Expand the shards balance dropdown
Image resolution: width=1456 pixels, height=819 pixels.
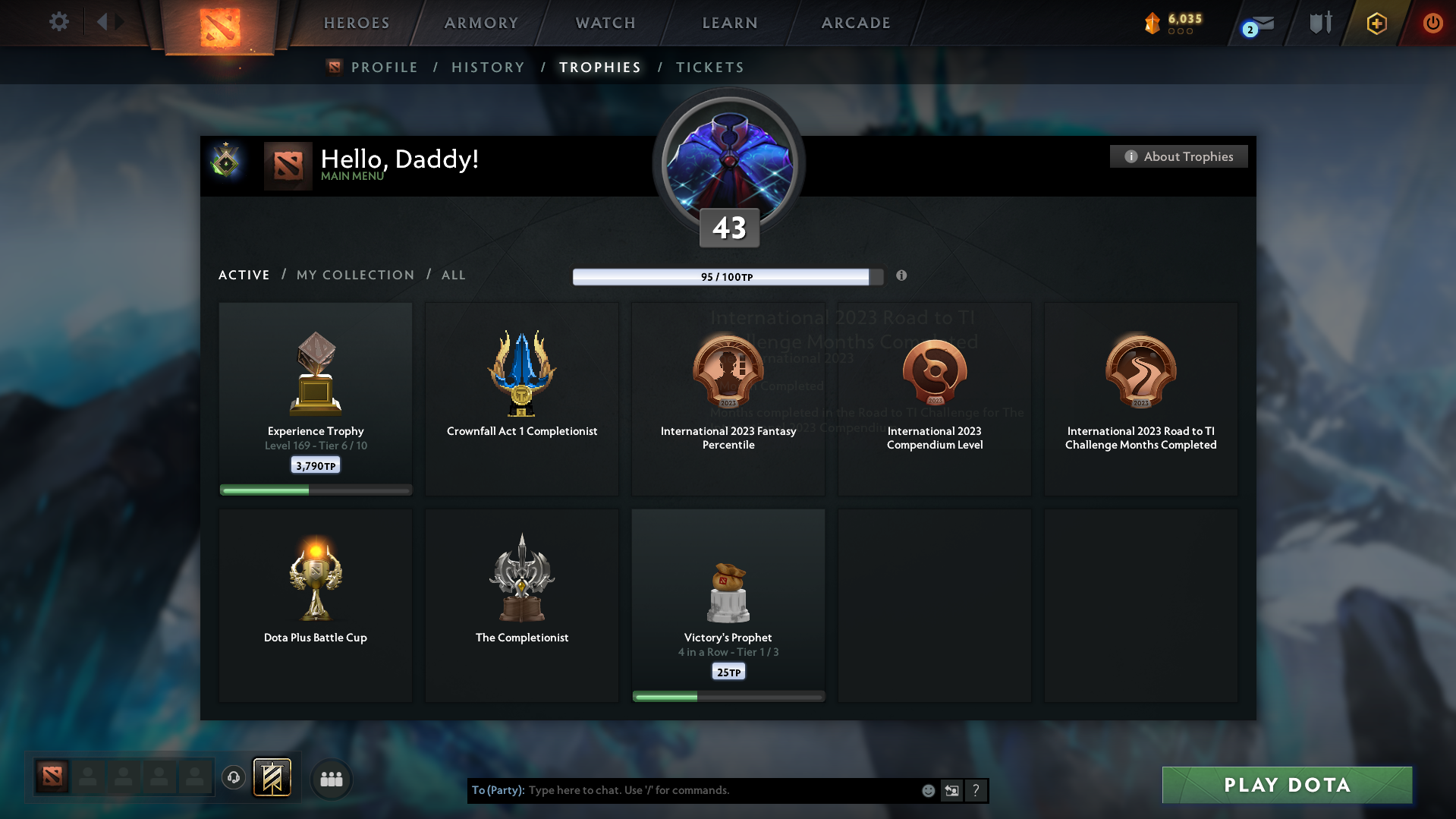point(1177,24)
